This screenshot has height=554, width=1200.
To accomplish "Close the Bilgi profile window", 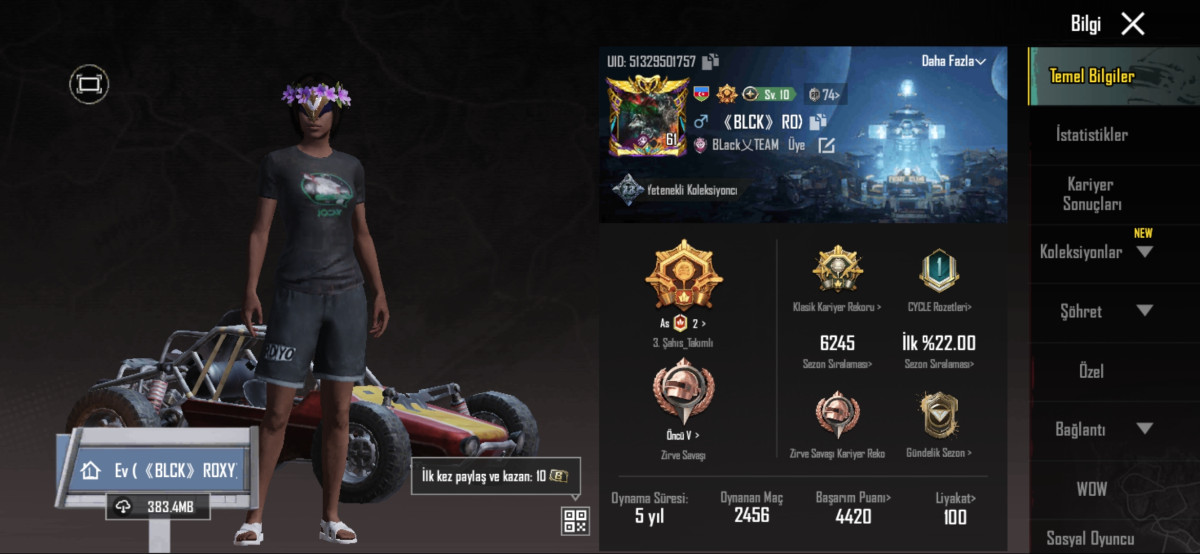I will click(1132, 24).
